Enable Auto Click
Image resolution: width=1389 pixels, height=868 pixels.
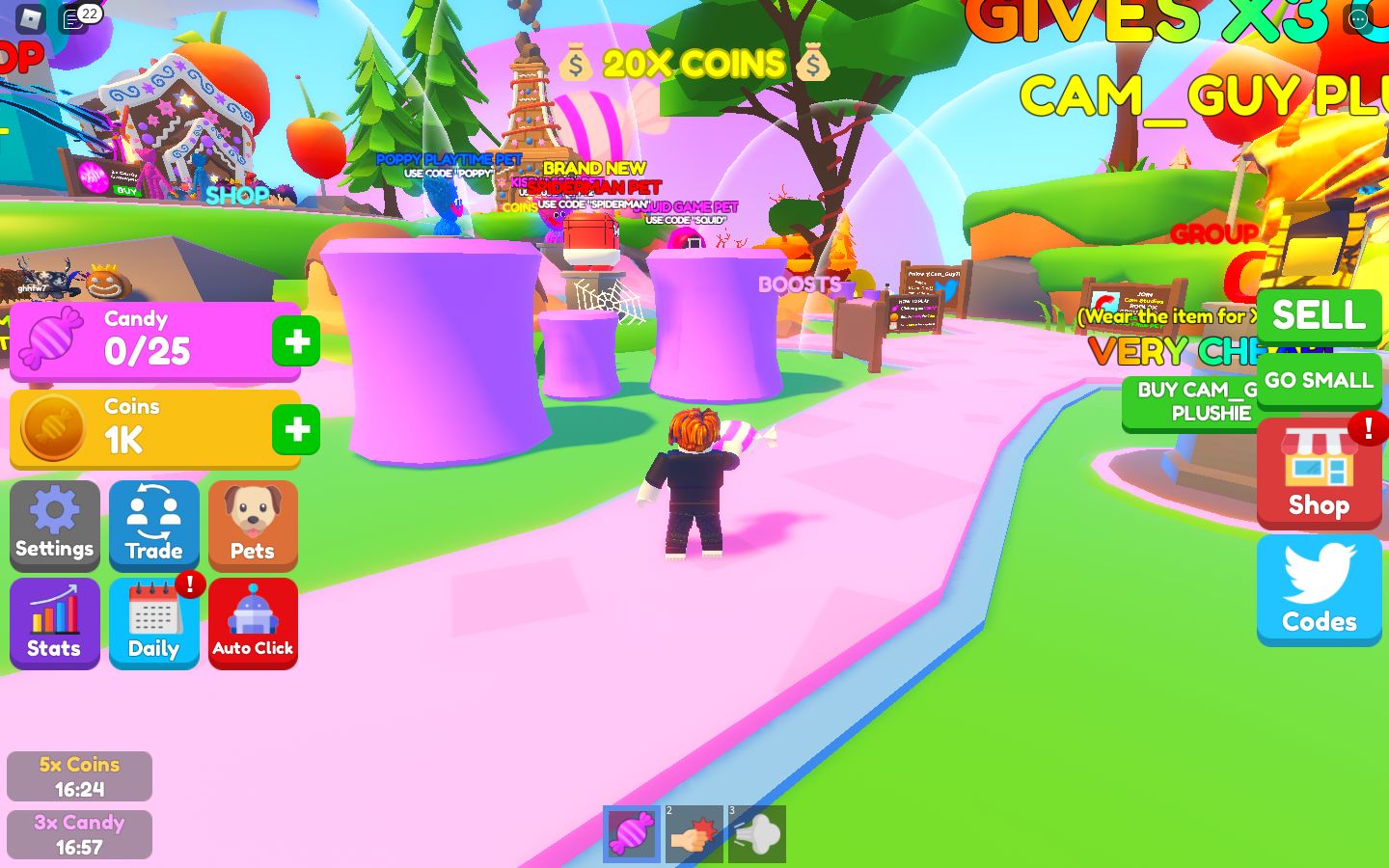253,623
